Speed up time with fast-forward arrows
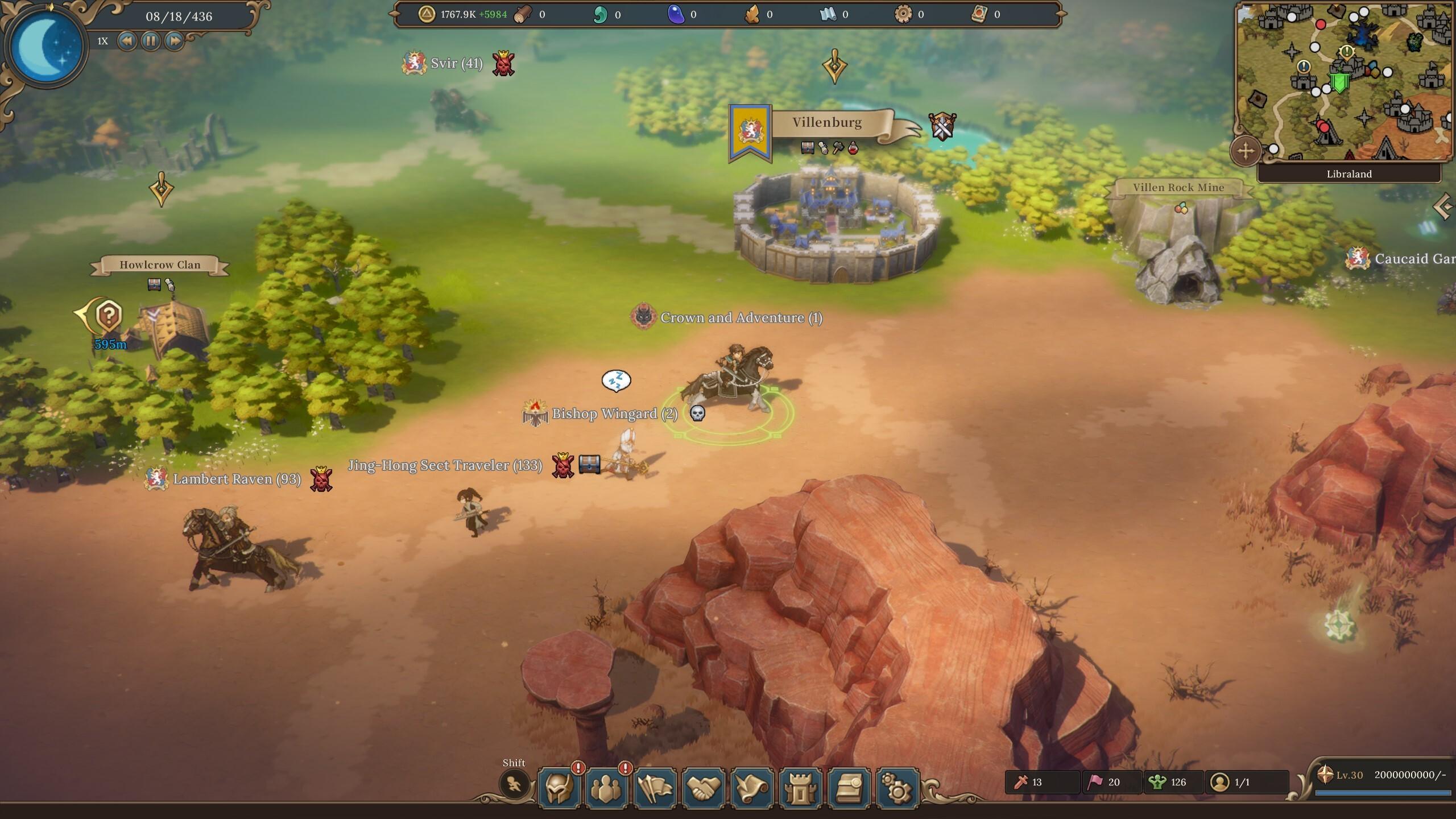1456x819 pixels. tap(175, 41)
